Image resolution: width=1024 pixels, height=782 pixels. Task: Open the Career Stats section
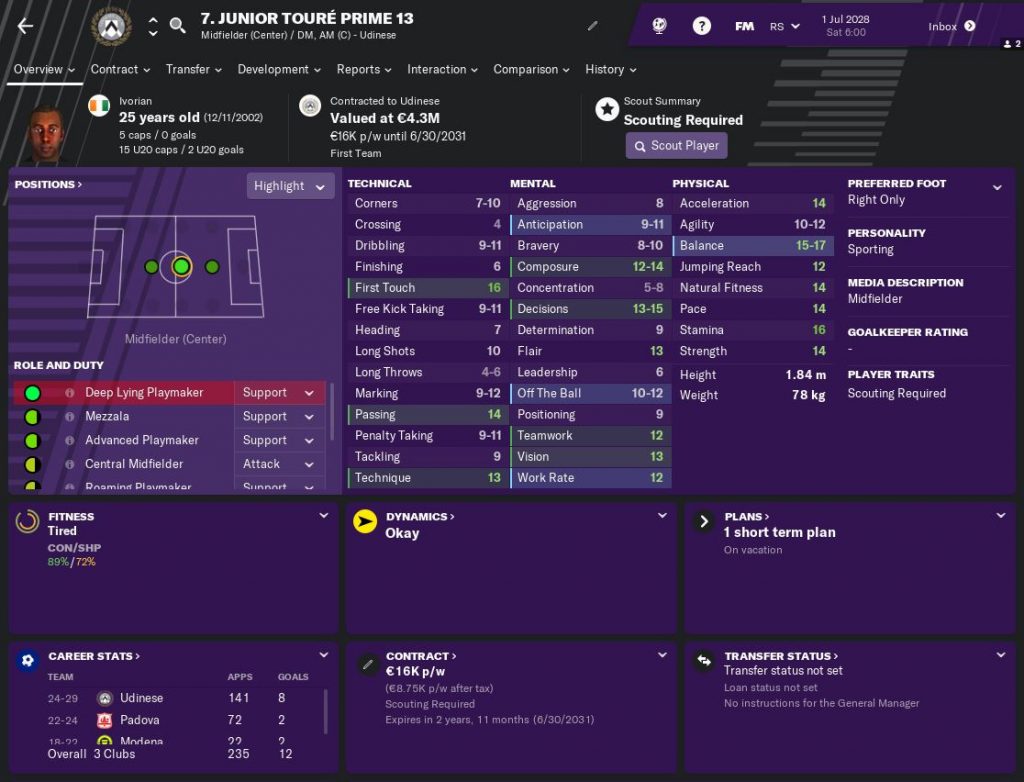click(94, 656)
